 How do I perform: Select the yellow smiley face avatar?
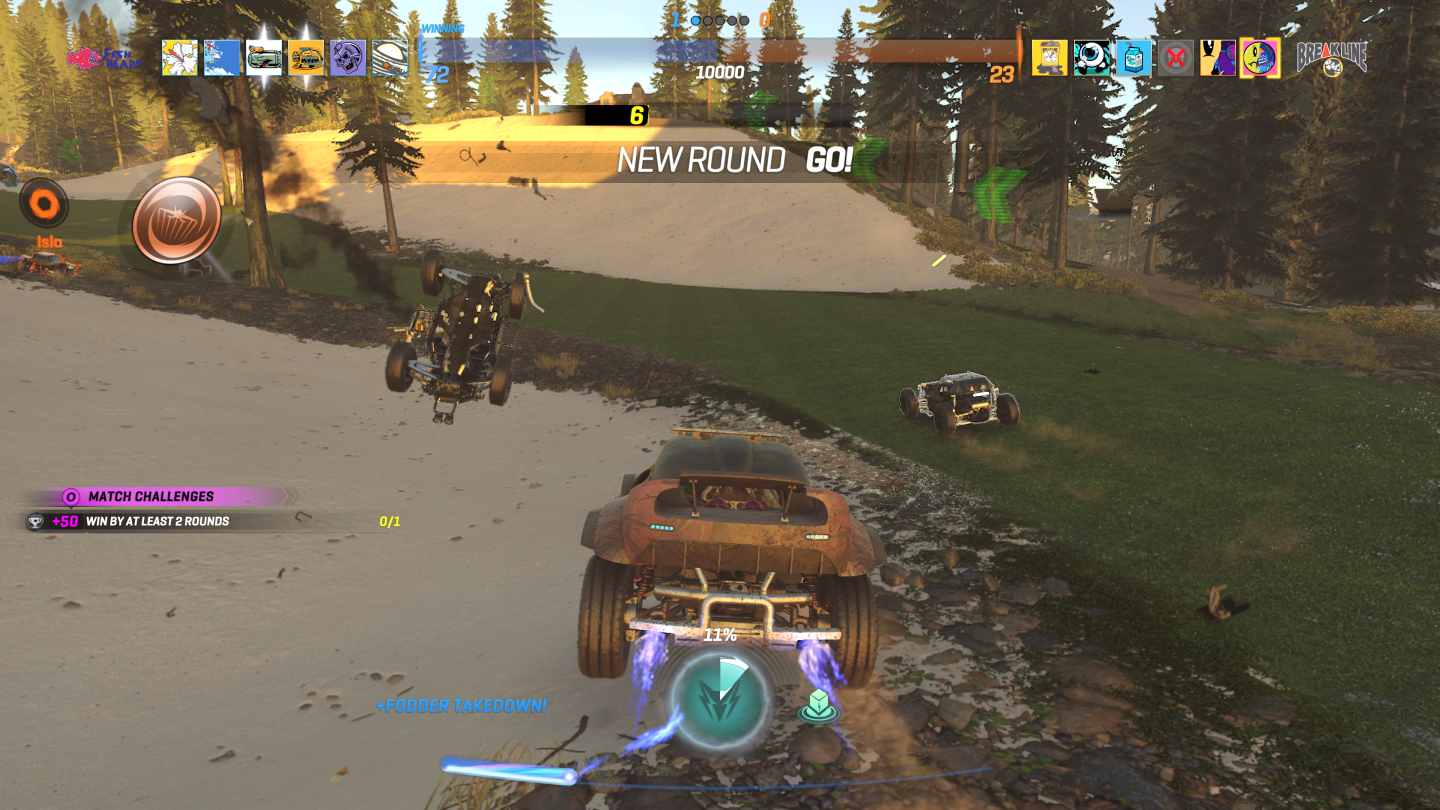[x=1261, y=58]
